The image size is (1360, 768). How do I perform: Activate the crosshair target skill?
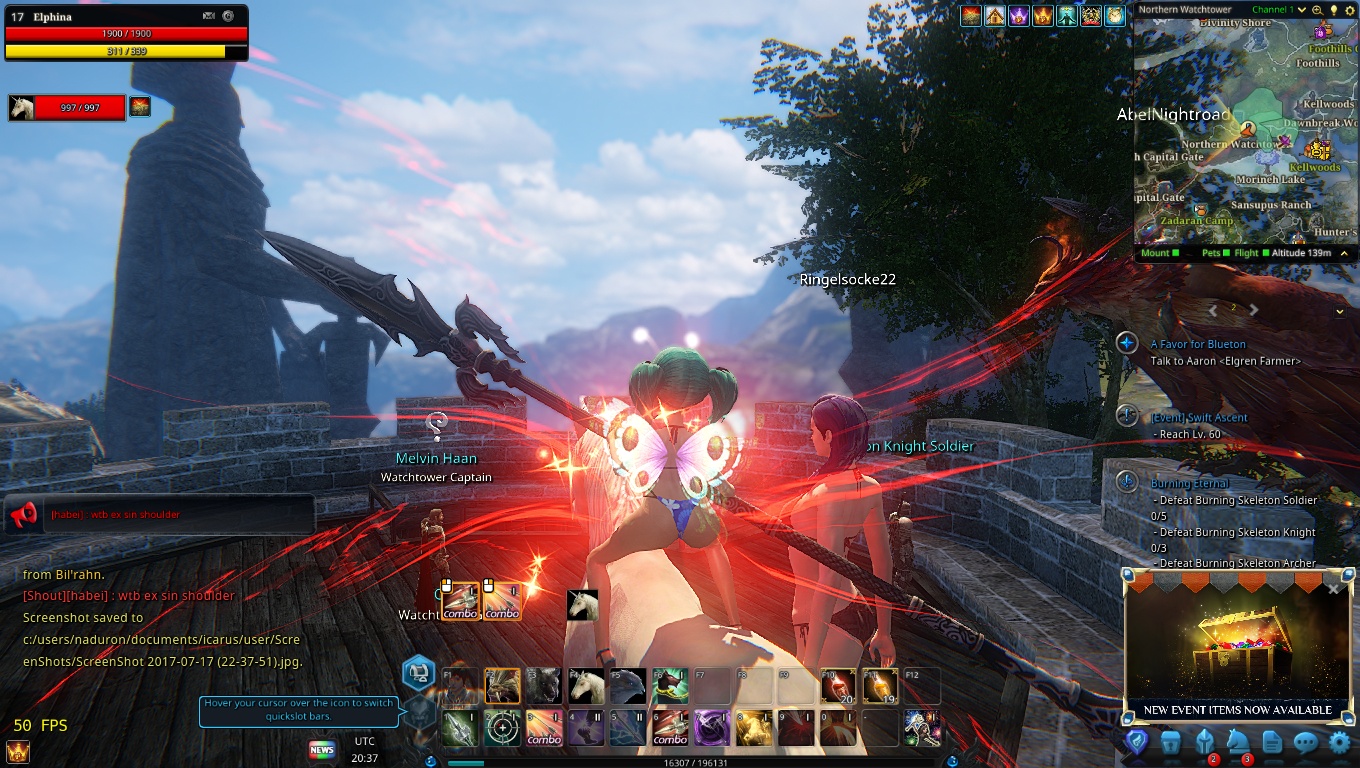click(502, 728)
